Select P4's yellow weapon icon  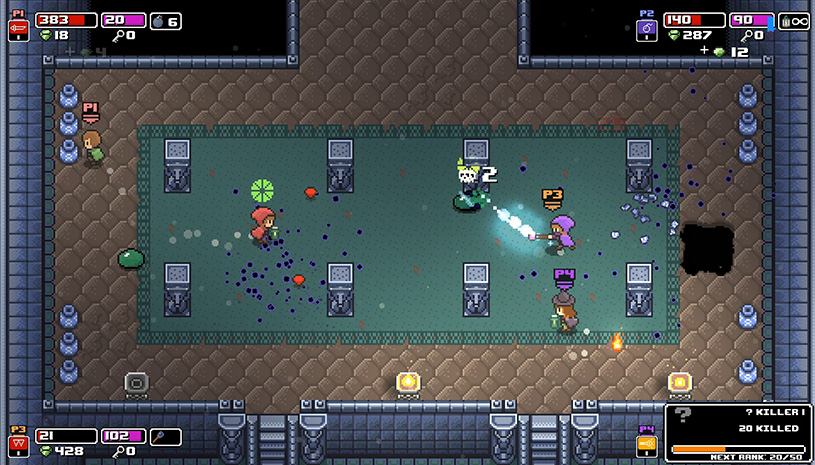[646, 444]
